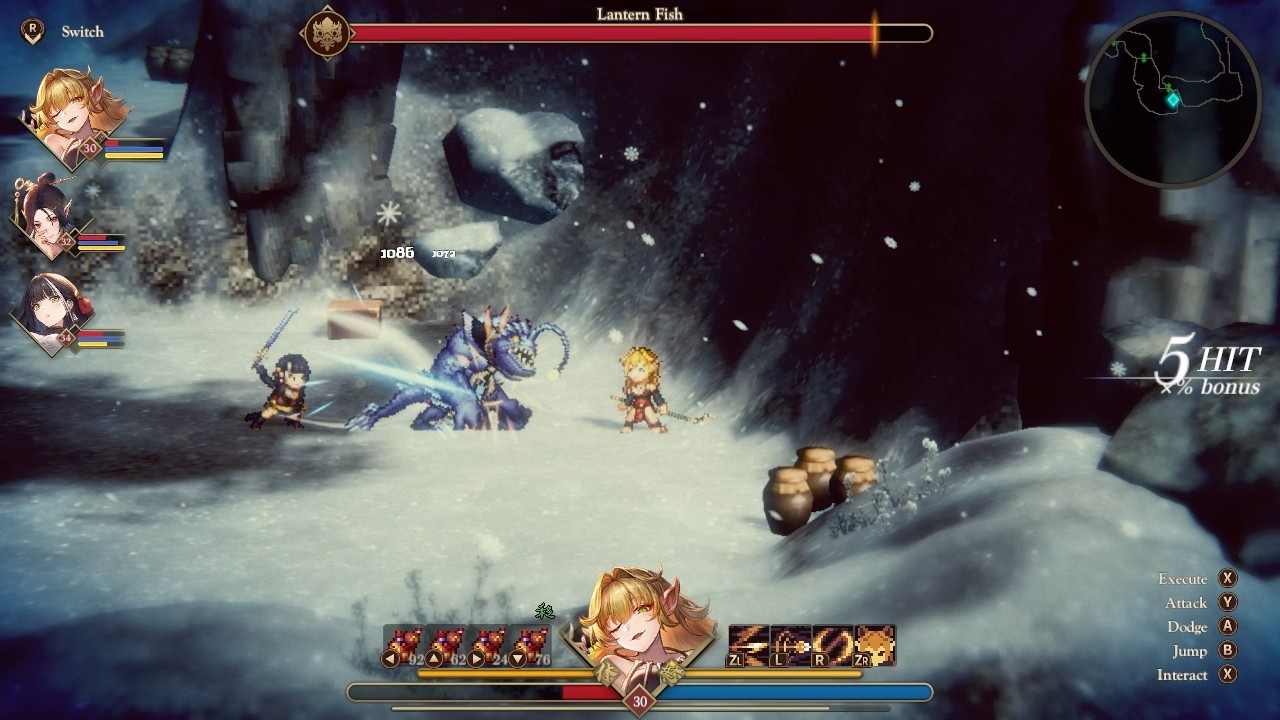Select the ZR fox skill icon
Viewport: 1280px width, 720px height.
pos(873,643)
